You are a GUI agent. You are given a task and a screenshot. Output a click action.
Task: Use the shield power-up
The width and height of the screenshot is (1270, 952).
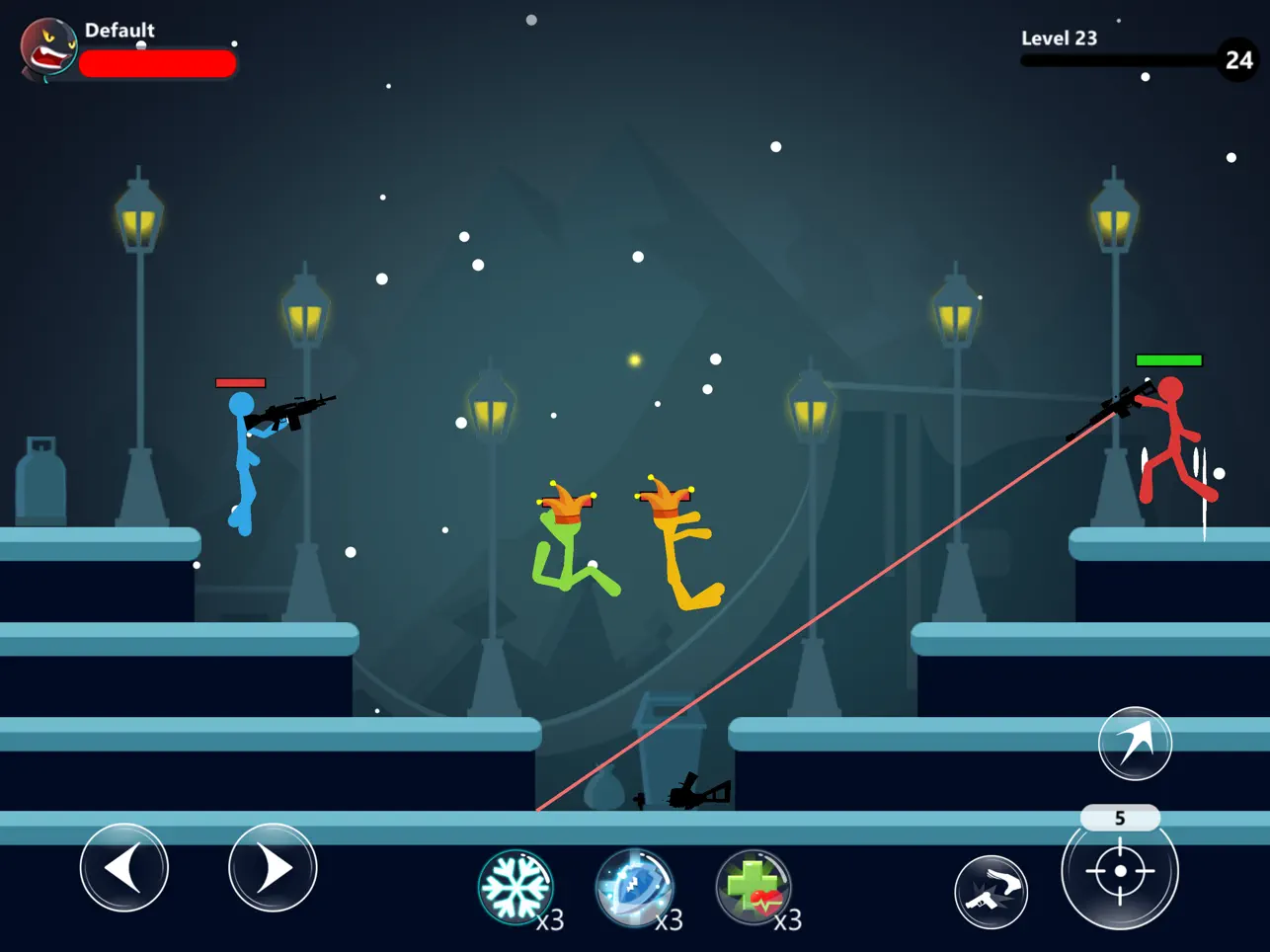(x=635, y=887)
